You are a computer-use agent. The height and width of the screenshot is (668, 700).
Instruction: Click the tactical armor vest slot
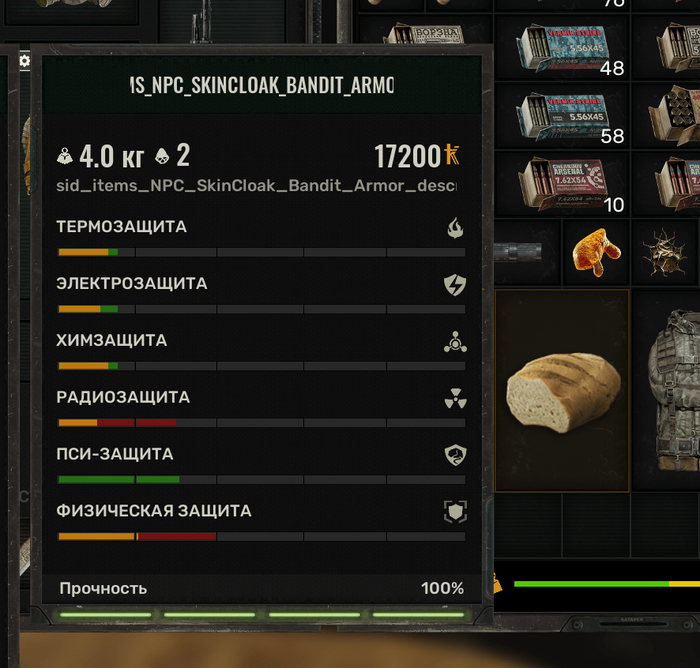coord(671,388)
